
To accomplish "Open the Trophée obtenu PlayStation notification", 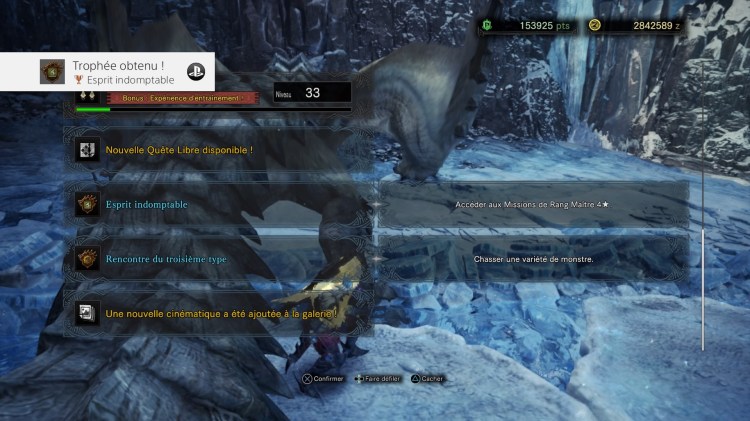I will pos(112,72).
